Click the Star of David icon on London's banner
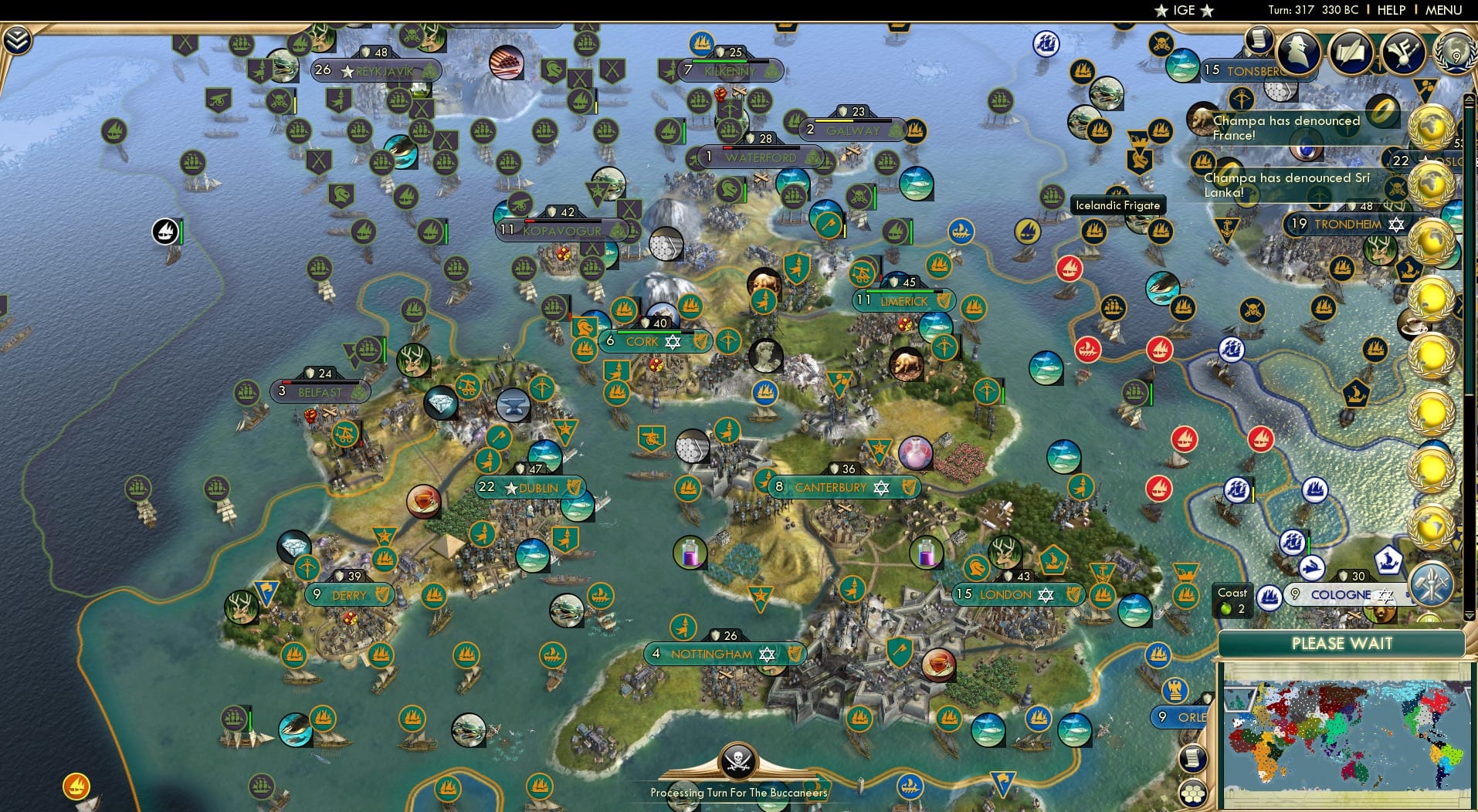1478x812 pixels. tap(1044, 594)
